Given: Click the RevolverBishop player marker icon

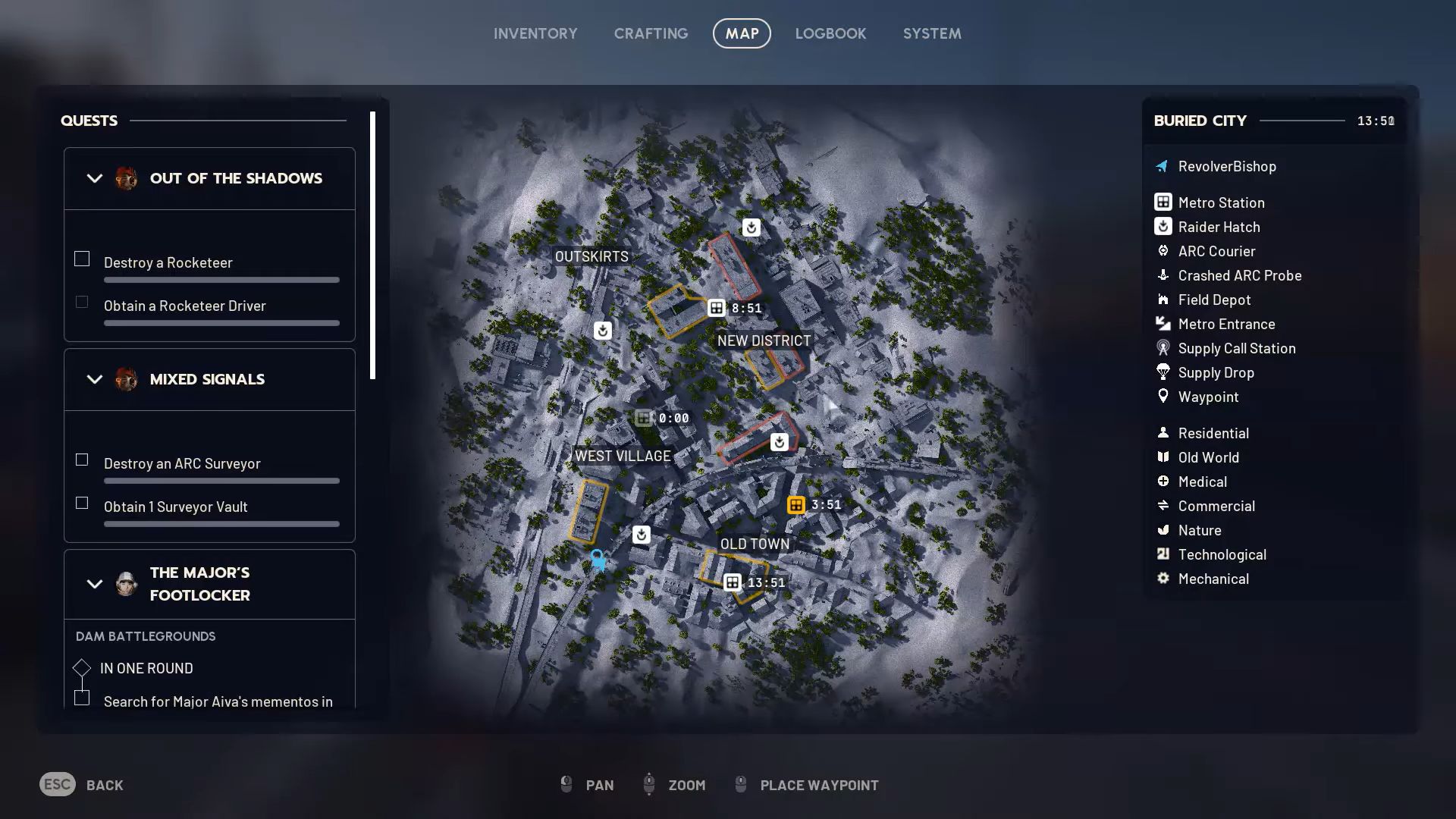Looking at the screenshot, I should 1161,166.
